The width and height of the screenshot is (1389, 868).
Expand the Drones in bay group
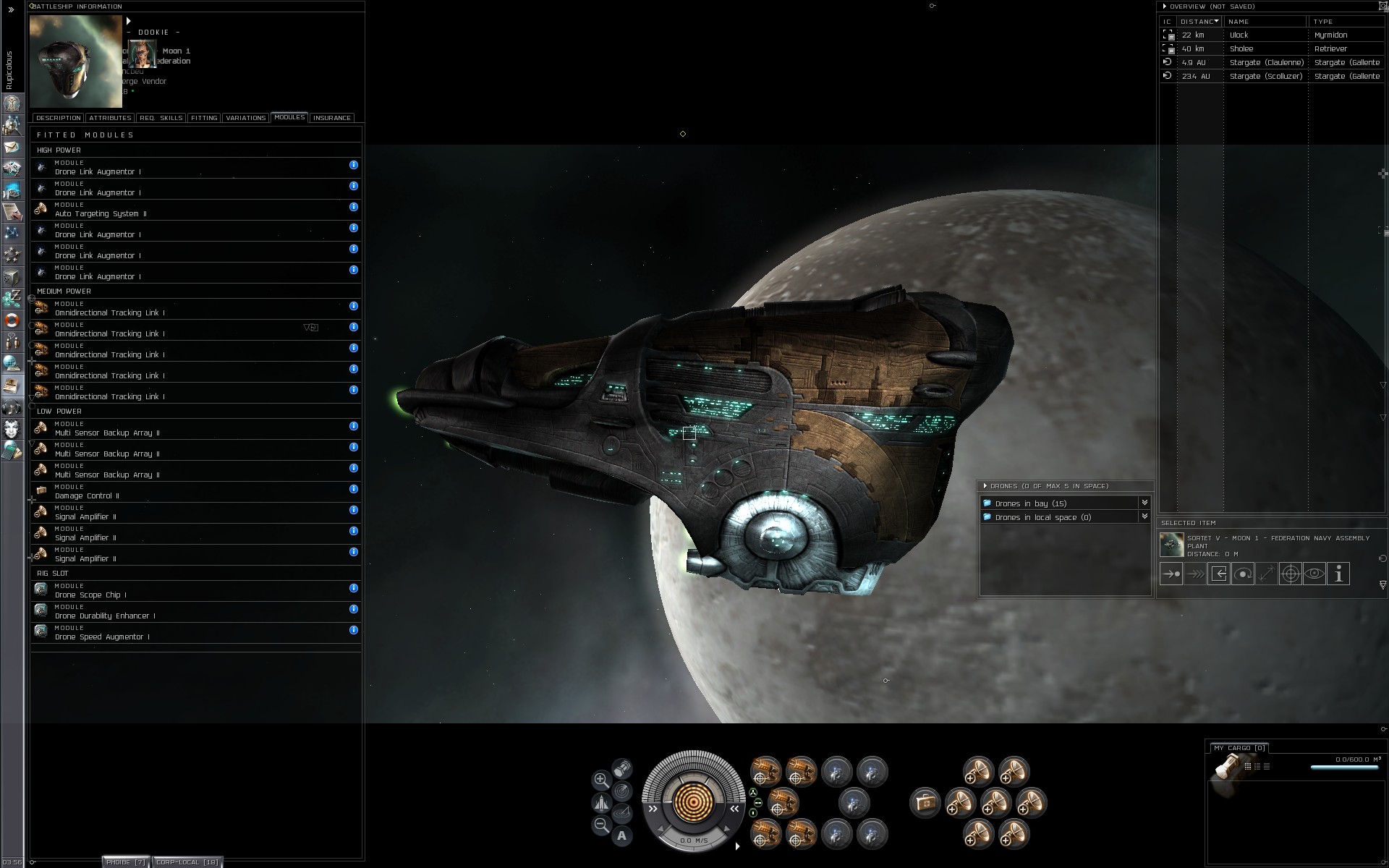1144,503
